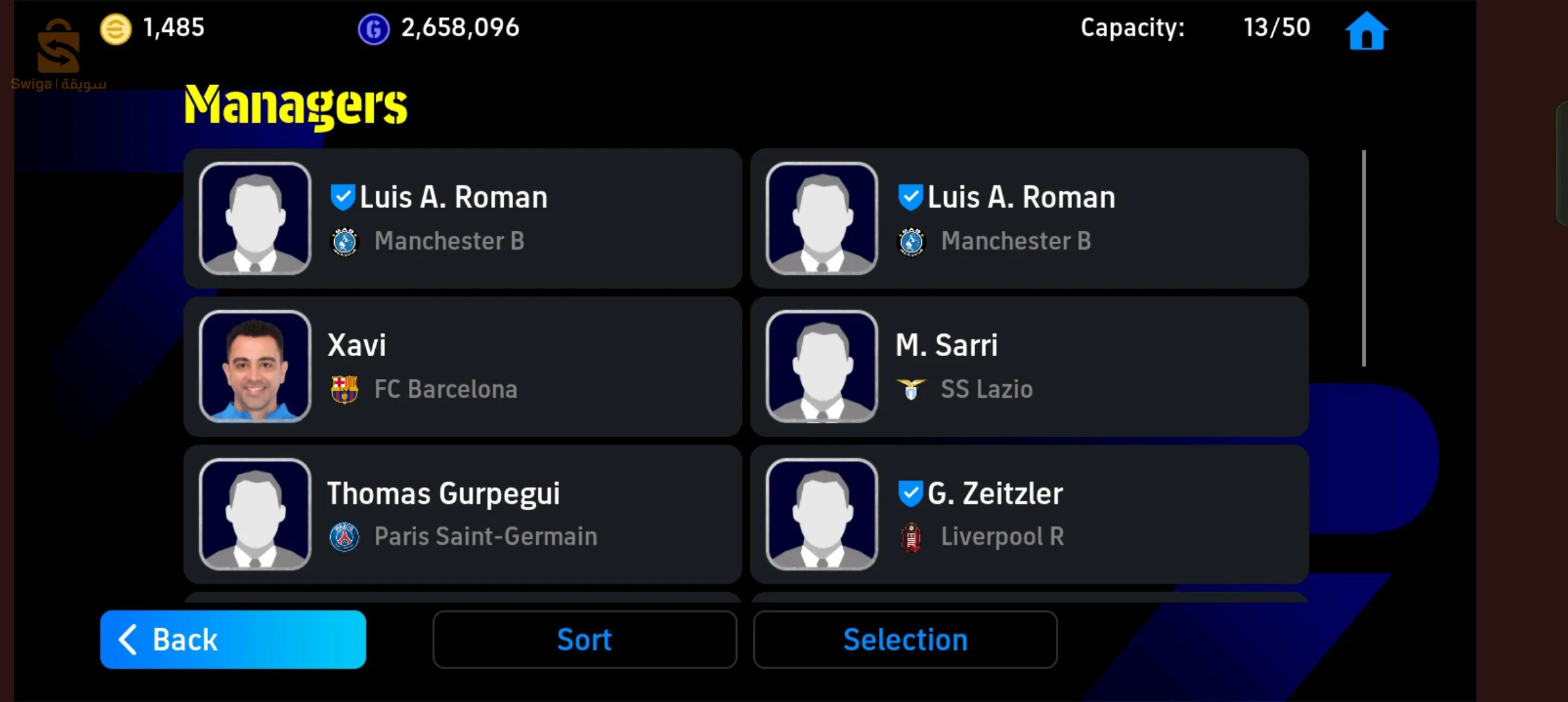This screenshot has height=702, width=1568.
Task: Select manager Xavi of FC Barcelona
Action: tap(462, 367)
